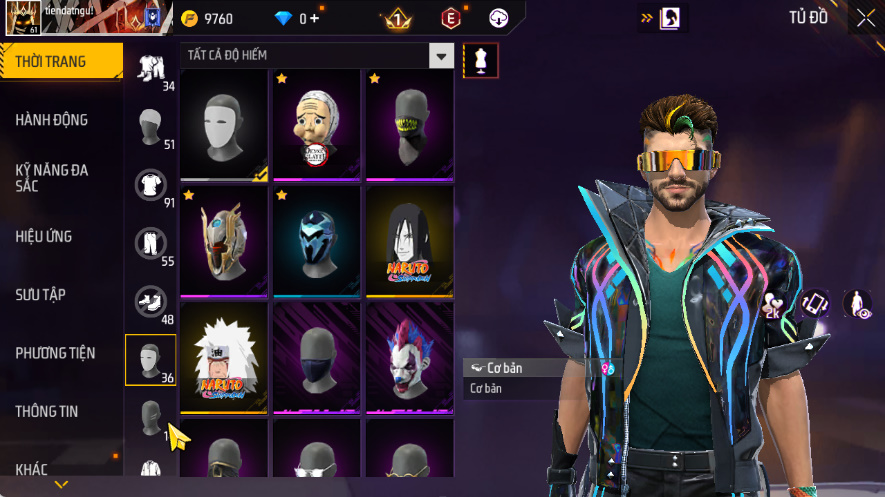Pick the Jiraiya white-hair head item
The height and width of the screenshot is (497, 885).
pos(224,357)
